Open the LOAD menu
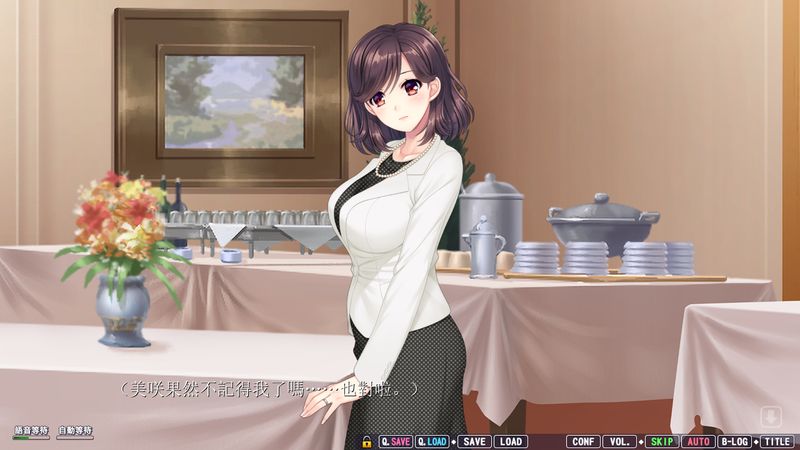The height and width of the screenshot is (450, 800). [510, 441]
